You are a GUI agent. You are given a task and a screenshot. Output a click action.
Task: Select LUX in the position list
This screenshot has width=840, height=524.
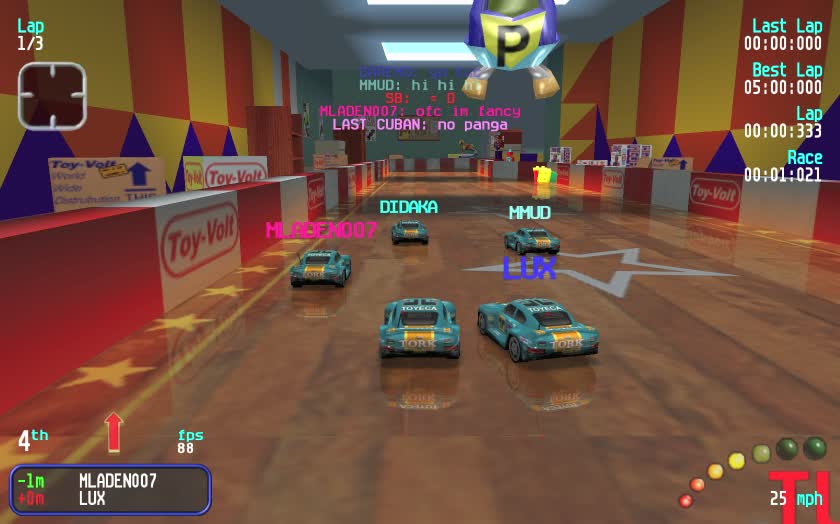click(92, 498)
